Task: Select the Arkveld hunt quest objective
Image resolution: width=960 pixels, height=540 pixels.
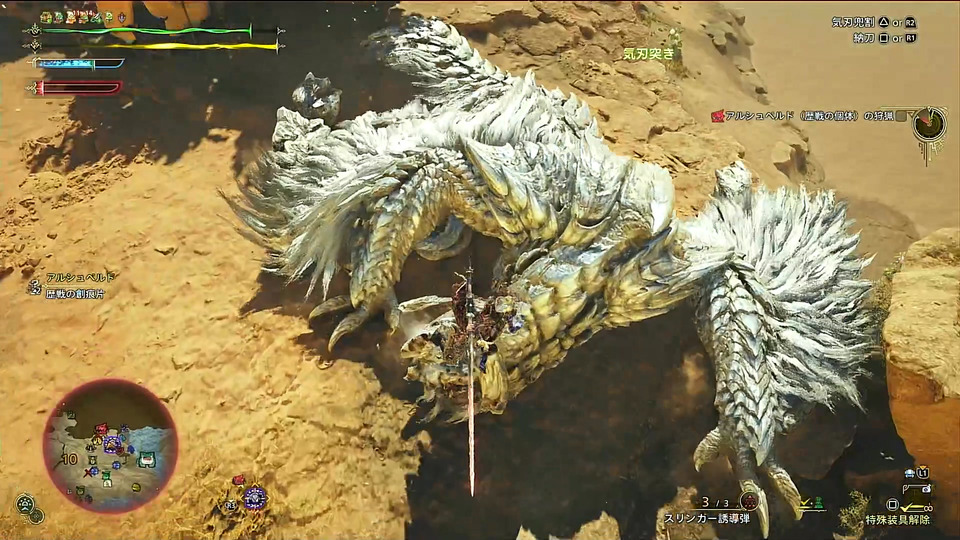Action: tap(808, 116)
